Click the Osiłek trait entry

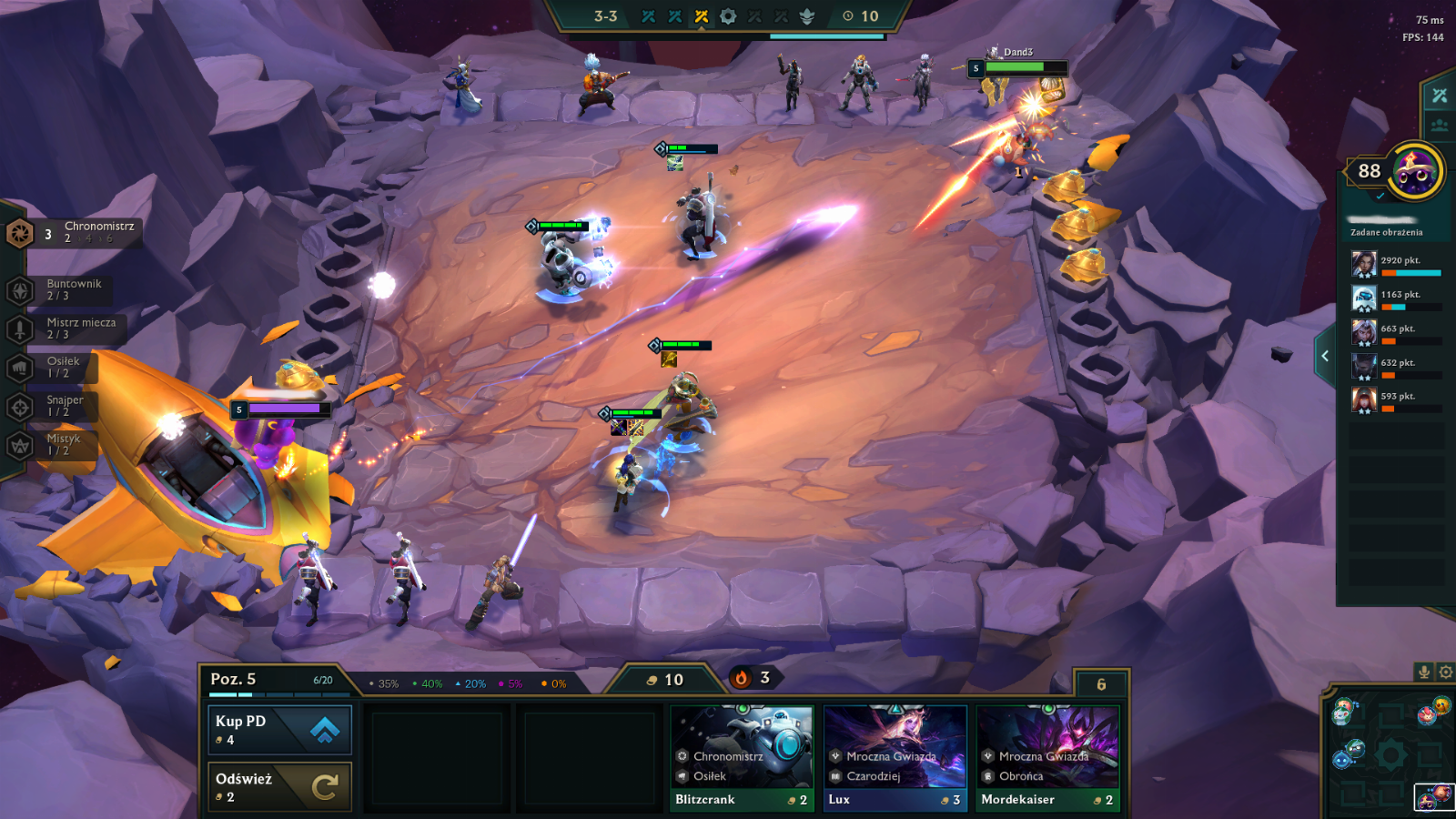[56, 367]
